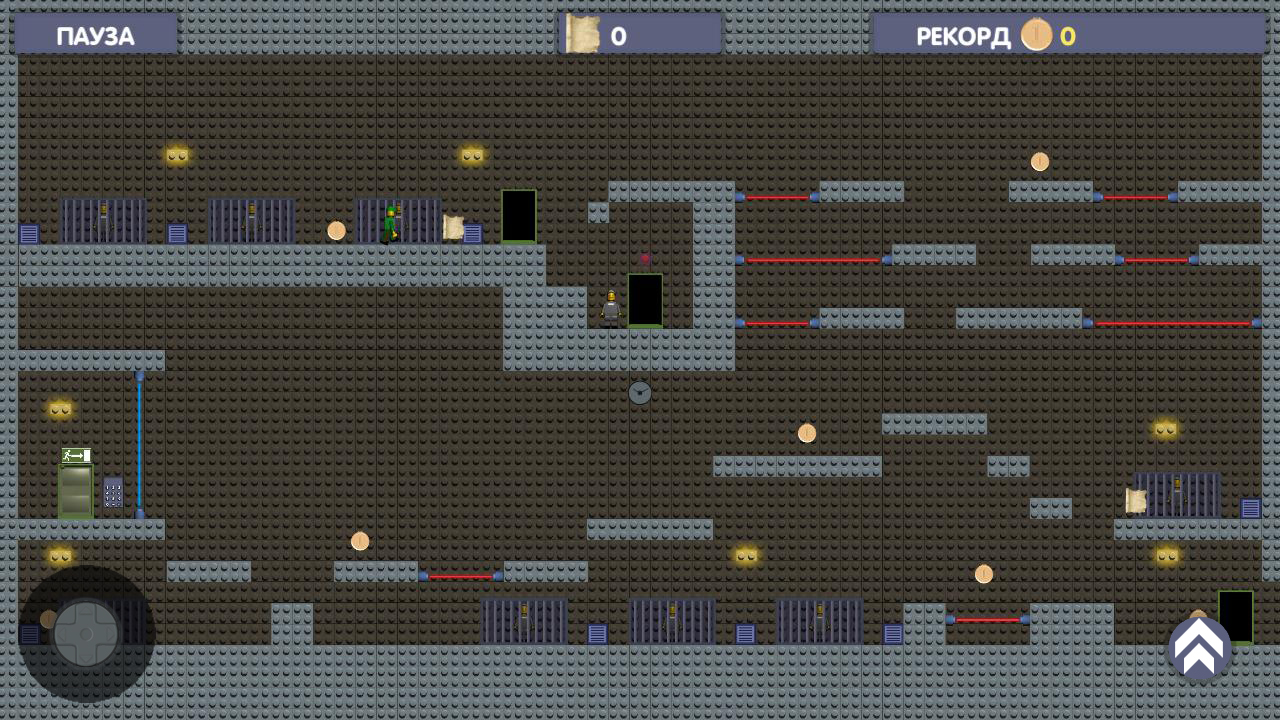Click the dark doorway beside the yellow guard

click(x=645, y=298)
